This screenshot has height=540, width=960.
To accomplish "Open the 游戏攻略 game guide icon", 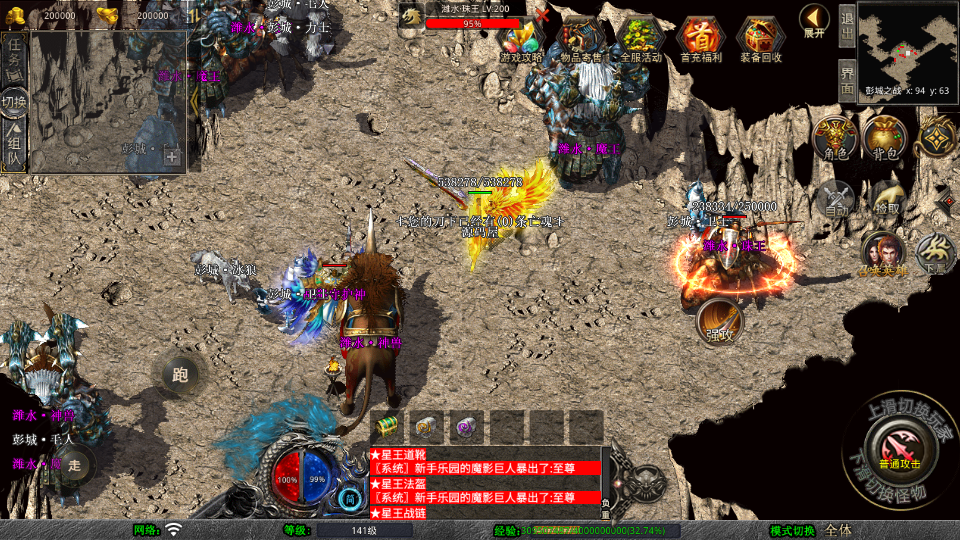I will click(x=521, y=38).
